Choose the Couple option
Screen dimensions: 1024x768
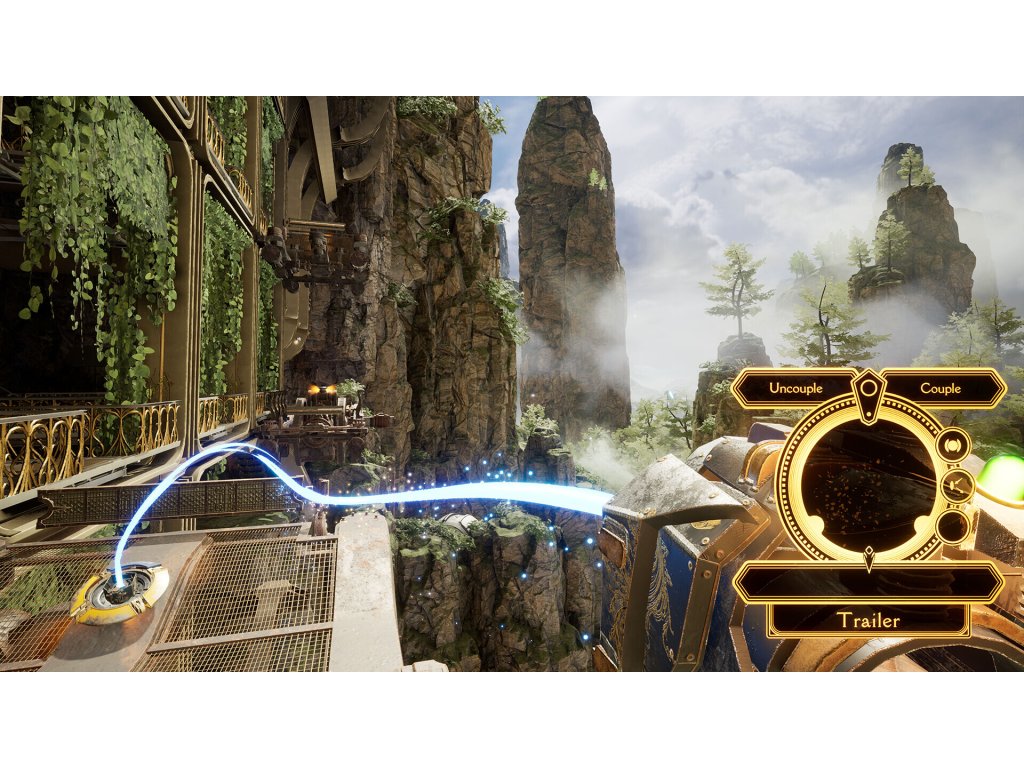click(x=940, y=388)
